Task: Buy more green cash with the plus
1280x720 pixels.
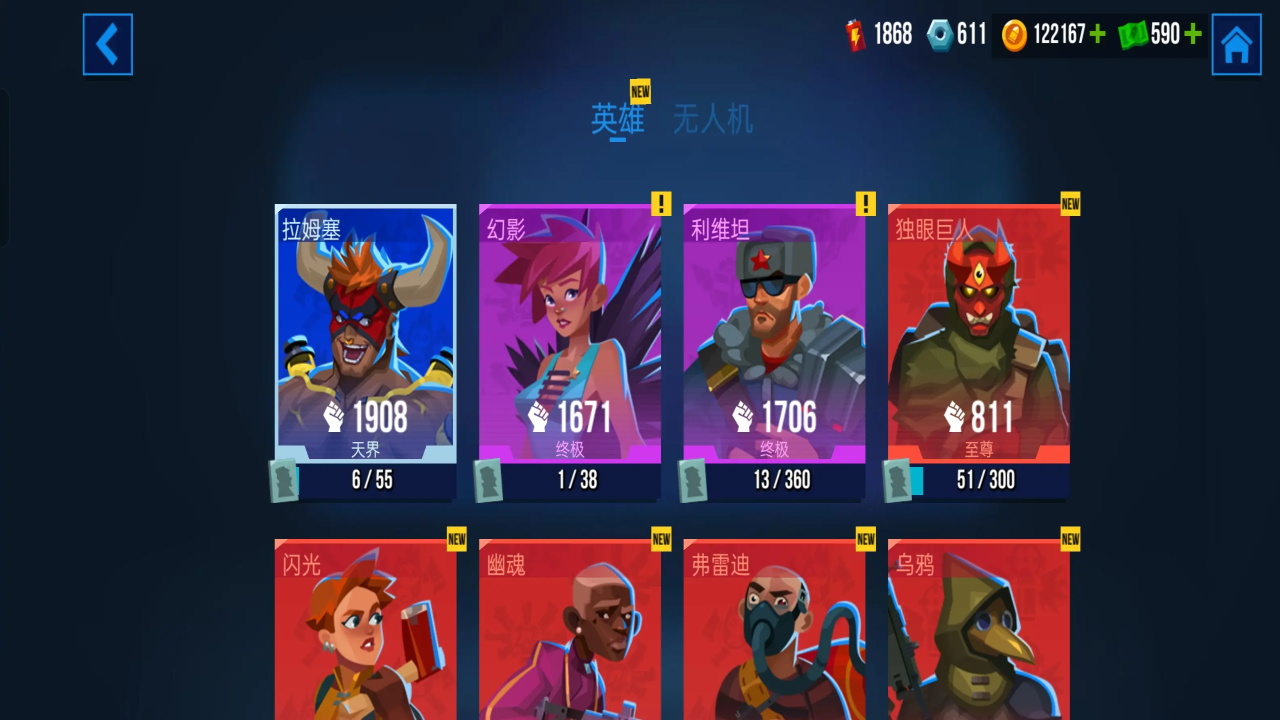Action: click(x=1192, y=35)
